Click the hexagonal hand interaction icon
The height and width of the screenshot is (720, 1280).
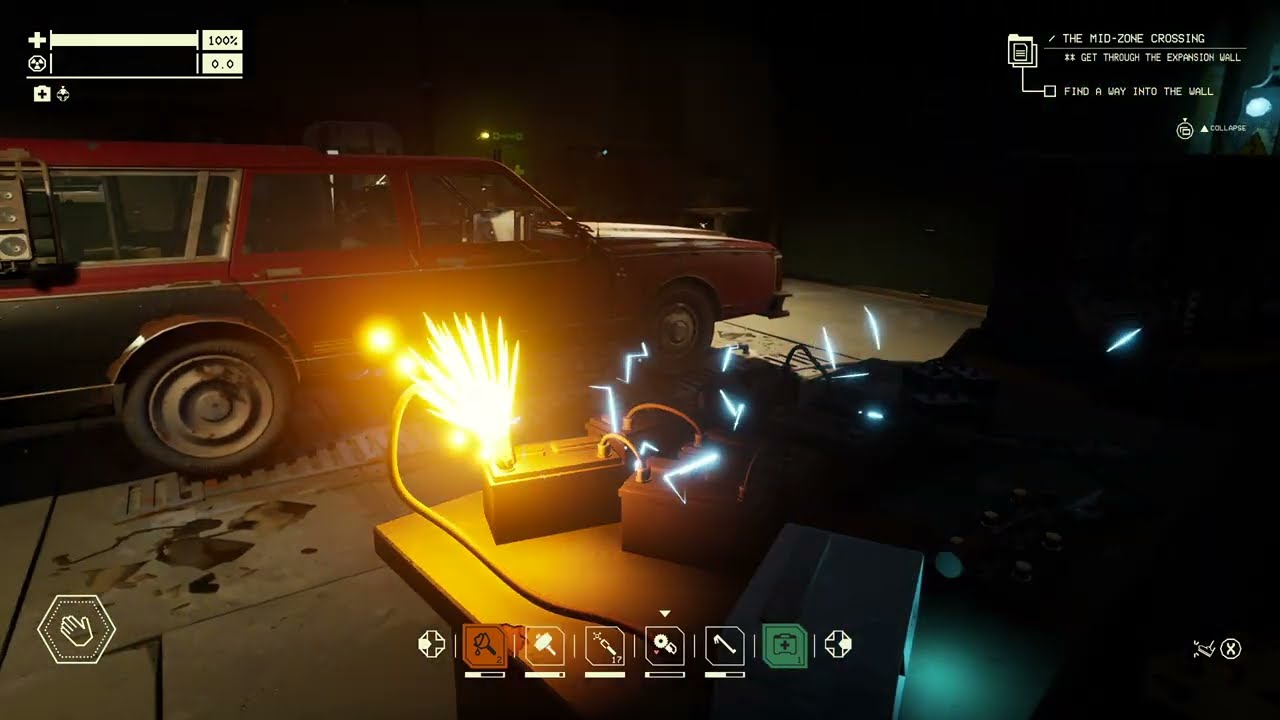pos(77,630)
